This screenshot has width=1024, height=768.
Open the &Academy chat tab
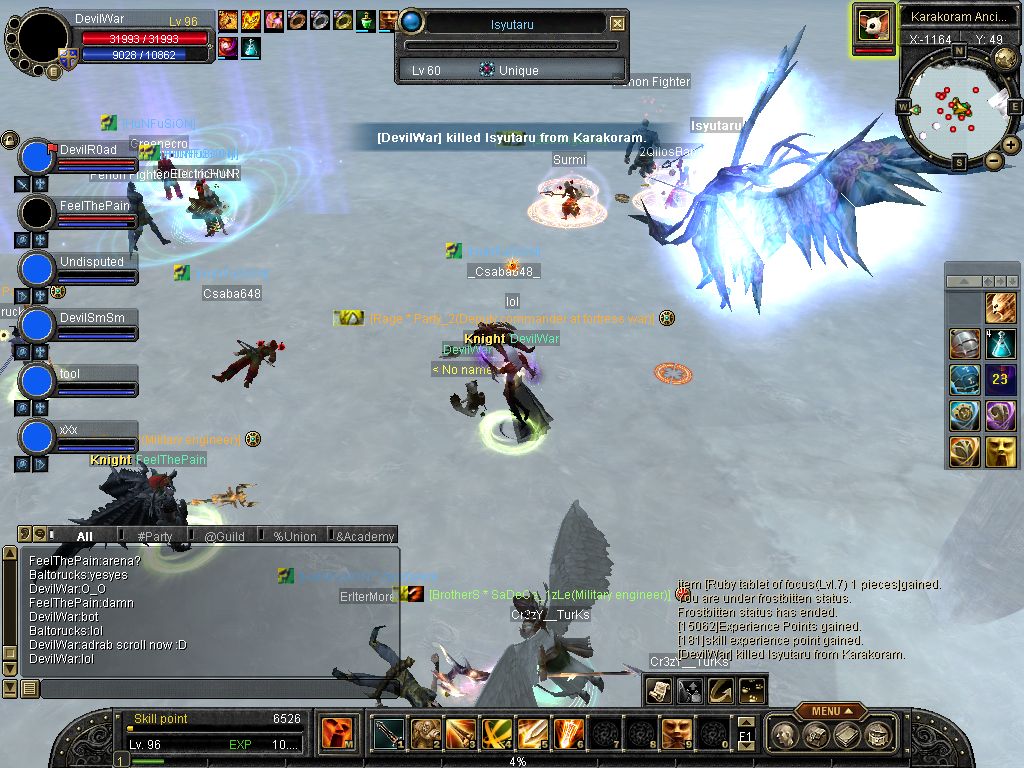point(364,537)
